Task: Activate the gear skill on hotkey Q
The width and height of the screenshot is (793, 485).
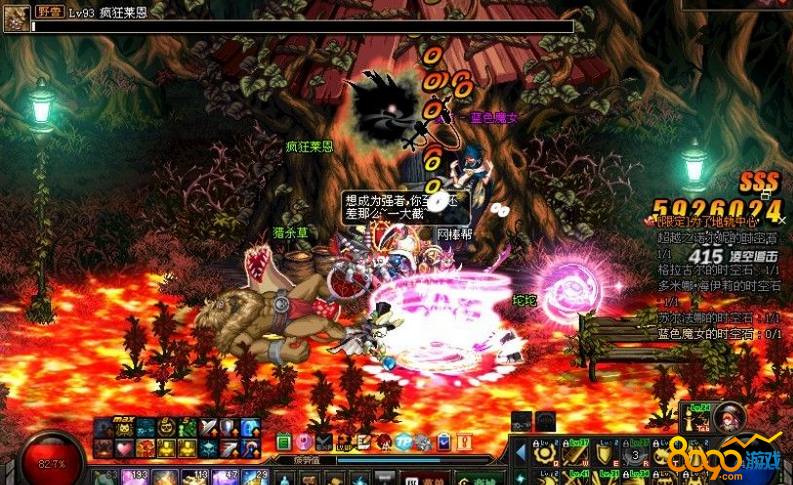Action: [545, 453]
